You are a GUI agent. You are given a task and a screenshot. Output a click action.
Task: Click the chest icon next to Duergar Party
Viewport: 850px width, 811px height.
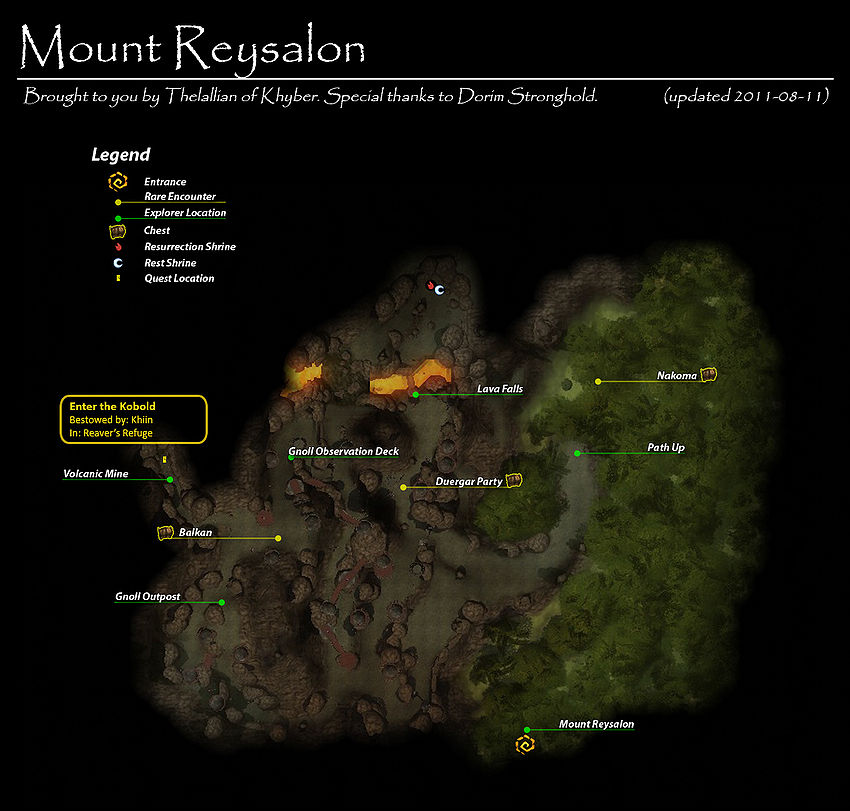coord(514,481)
